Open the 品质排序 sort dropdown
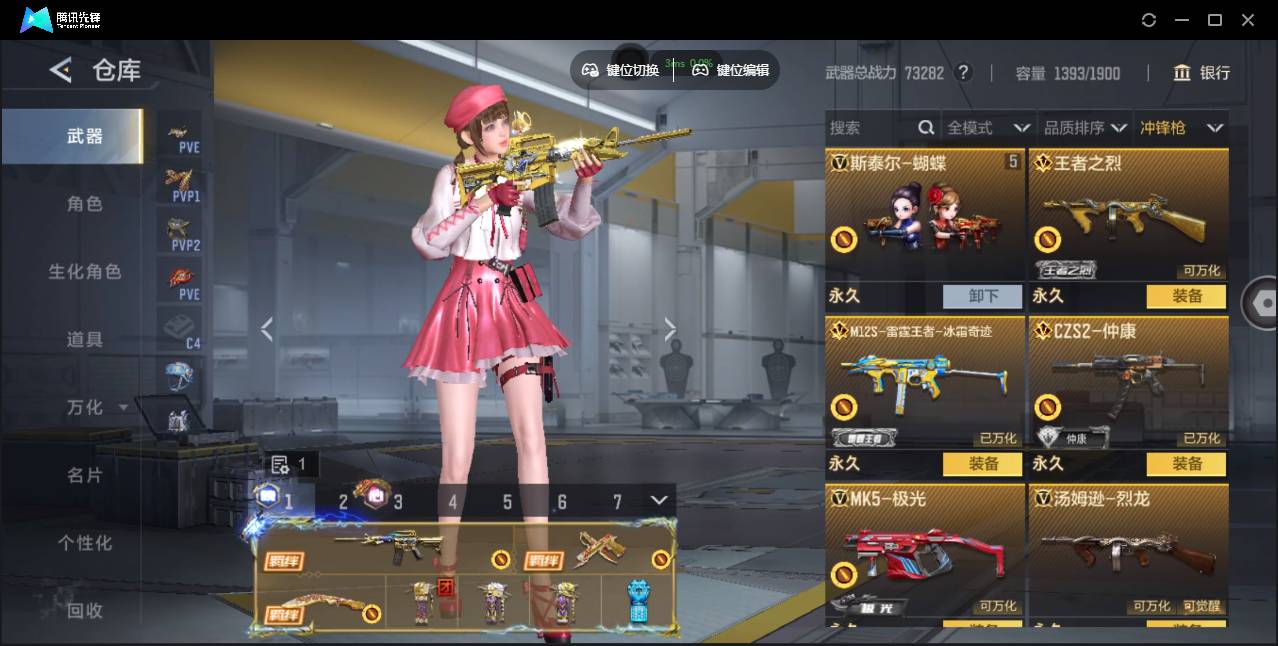Screen dimensions: 1278x646 coord(1085,128)
